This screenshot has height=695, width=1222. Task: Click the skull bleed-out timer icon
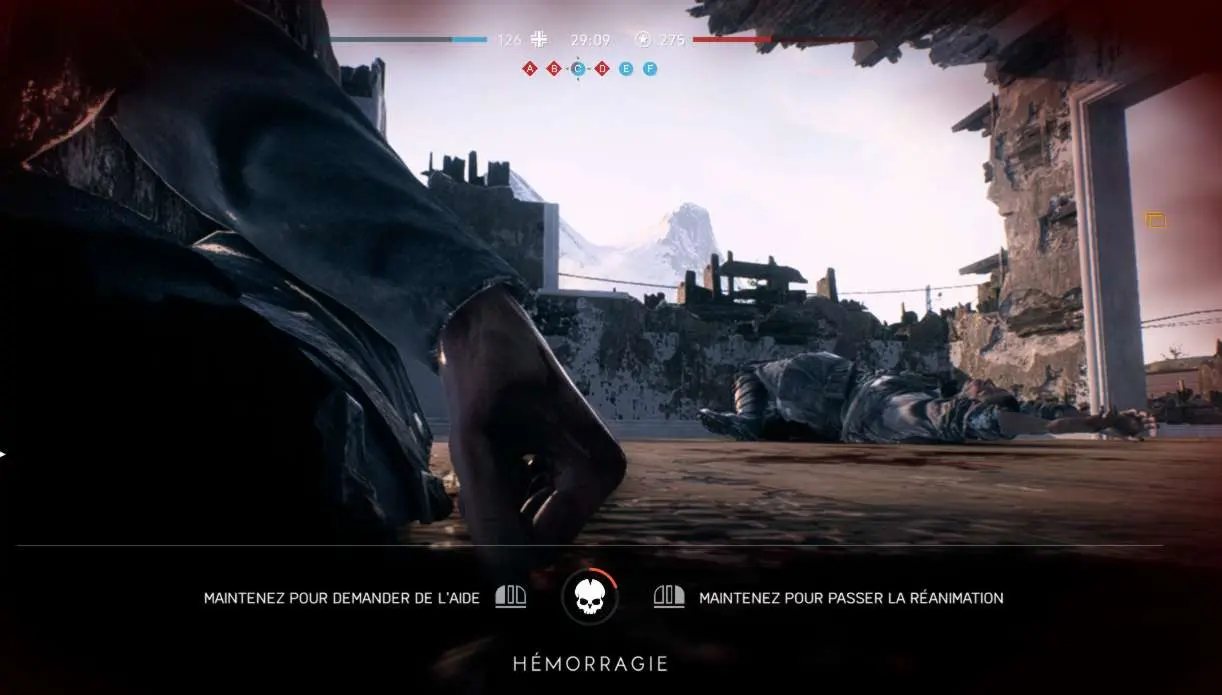point(590,597)
